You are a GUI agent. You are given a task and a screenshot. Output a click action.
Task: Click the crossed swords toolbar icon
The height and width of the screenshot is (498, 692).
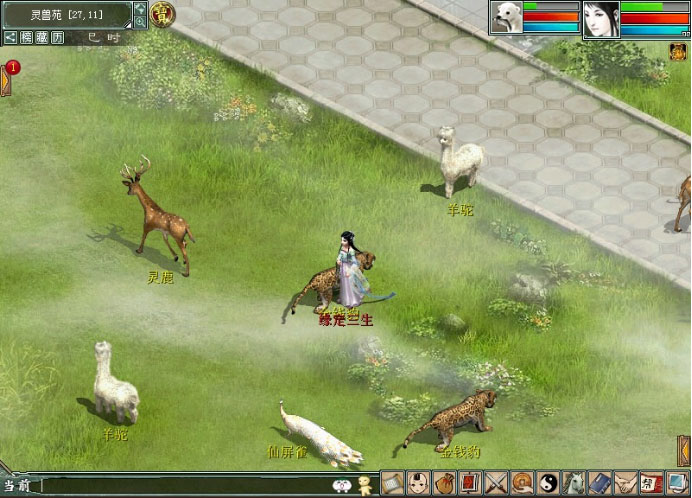[x=497, y=484]
